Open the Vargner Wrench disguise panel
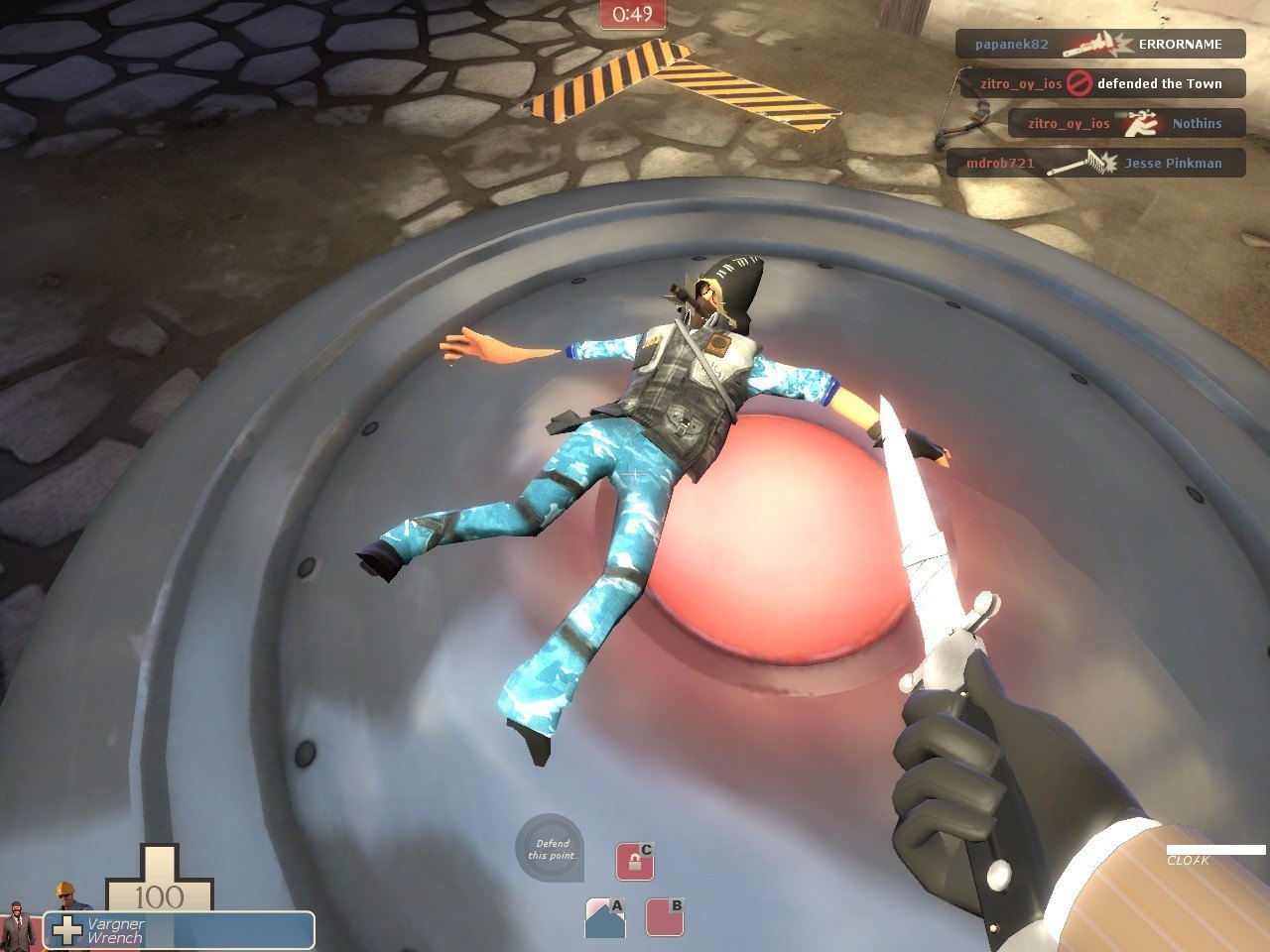This screenshot has height=952, width=1270. pyautogui.click(x=179, y=930)
